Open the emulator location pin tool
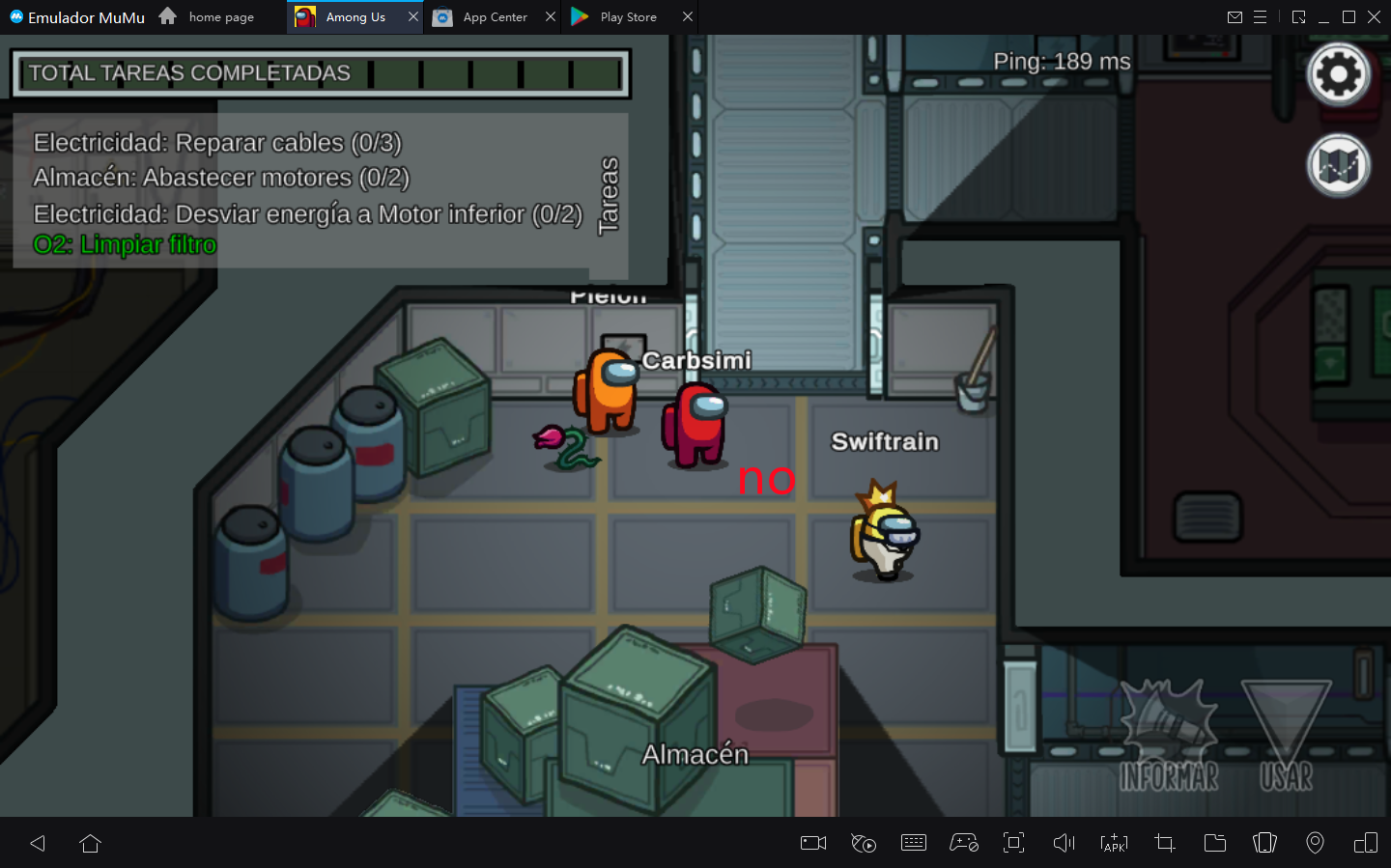This screenshot has height=868, width=1391. (1315, 843)
